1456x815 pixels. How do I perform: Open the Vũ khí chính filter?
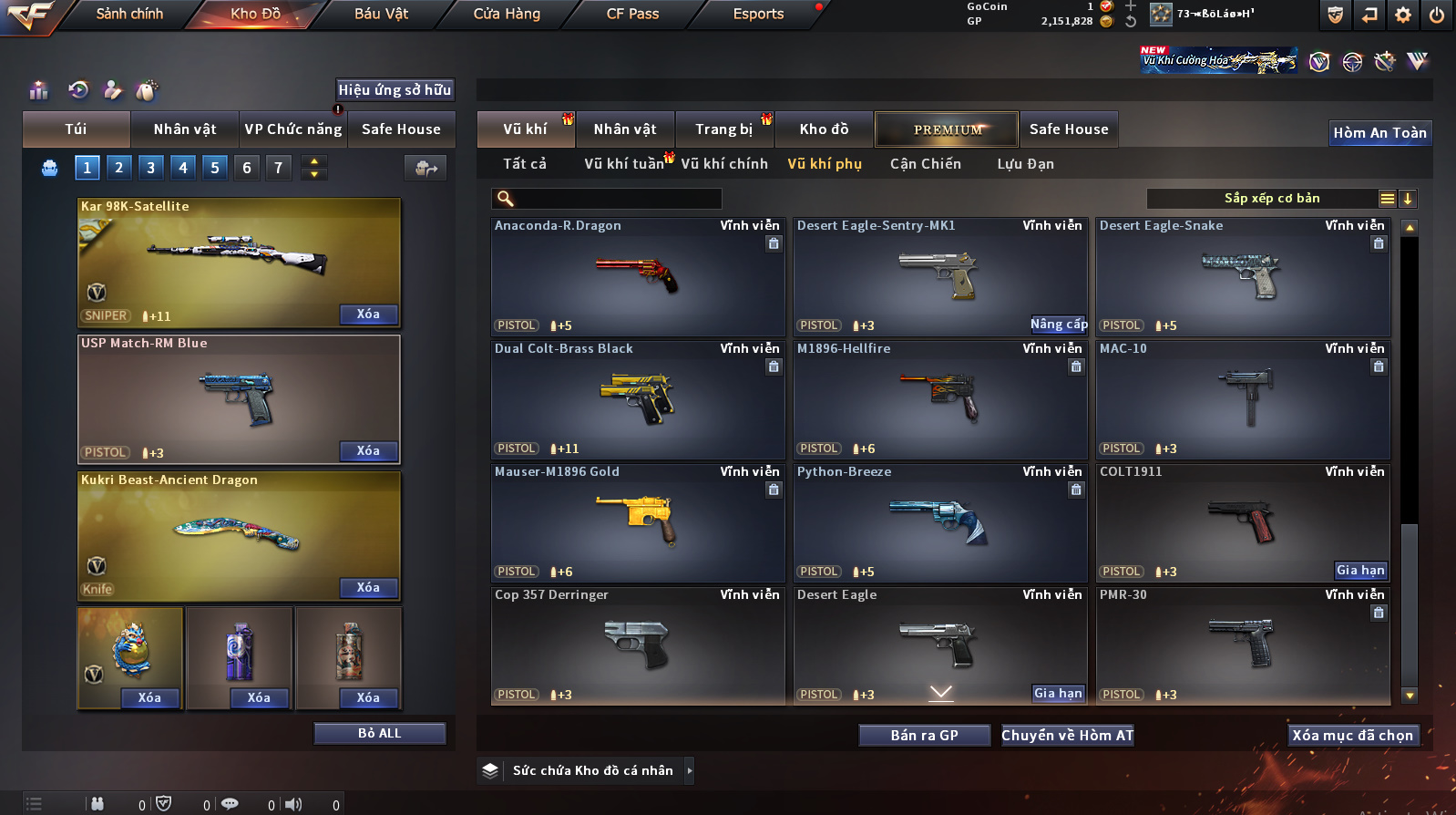point(724,164)
